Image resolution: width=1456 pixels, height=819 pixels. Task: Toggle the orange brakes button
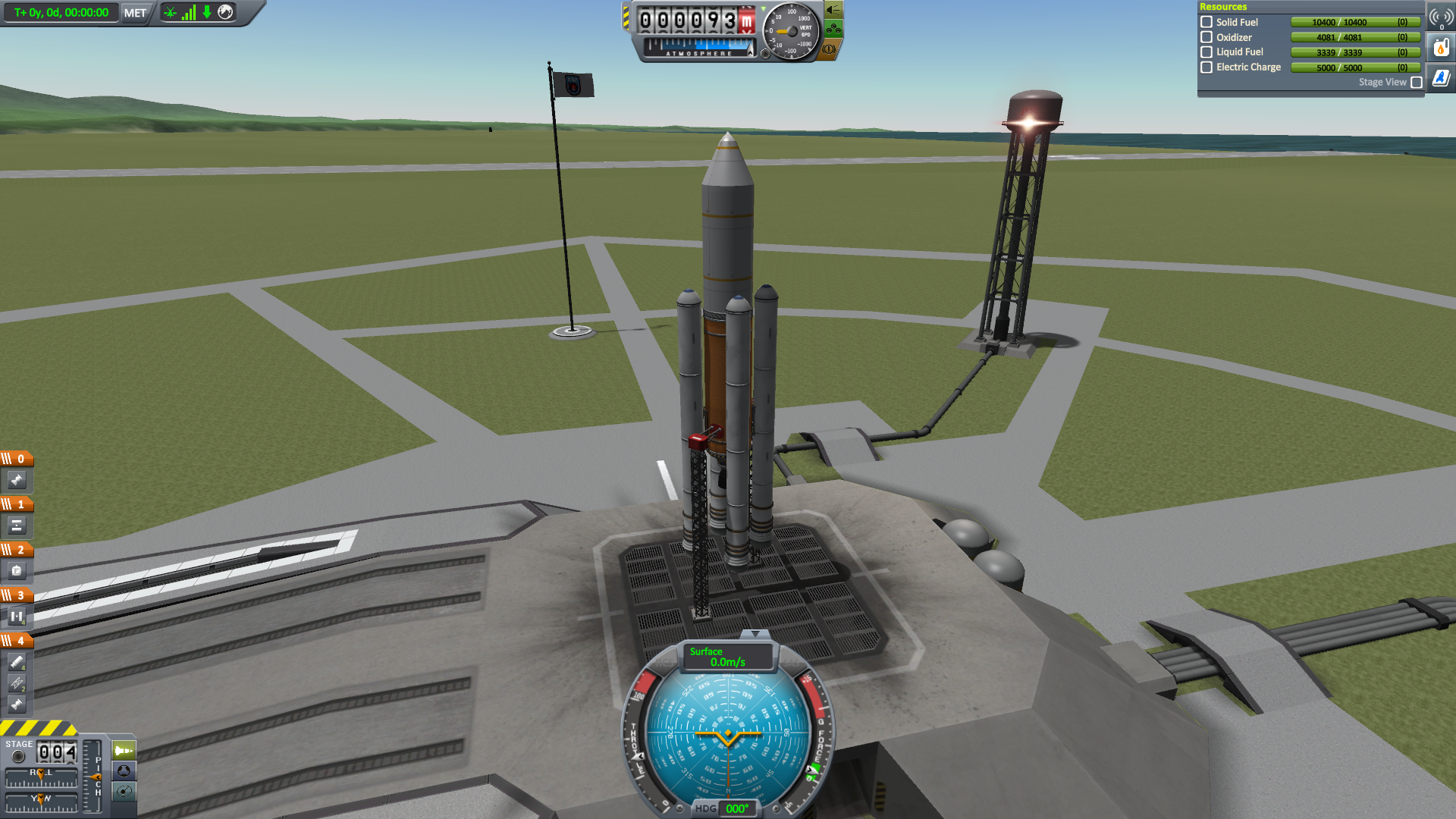coord(830,49)
